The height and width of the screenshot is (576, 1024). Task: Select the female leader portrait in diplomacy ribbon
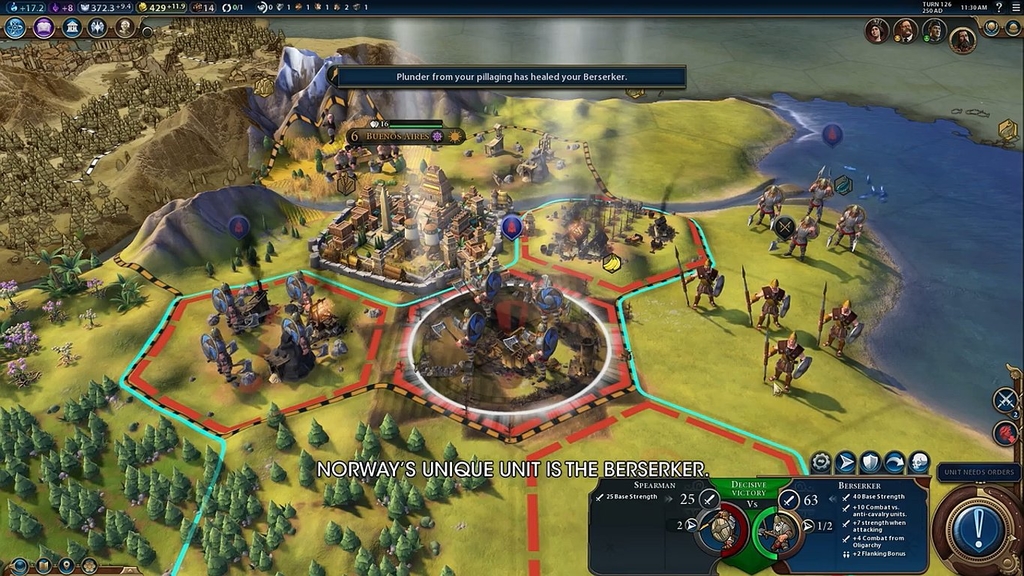pos(877,30)
